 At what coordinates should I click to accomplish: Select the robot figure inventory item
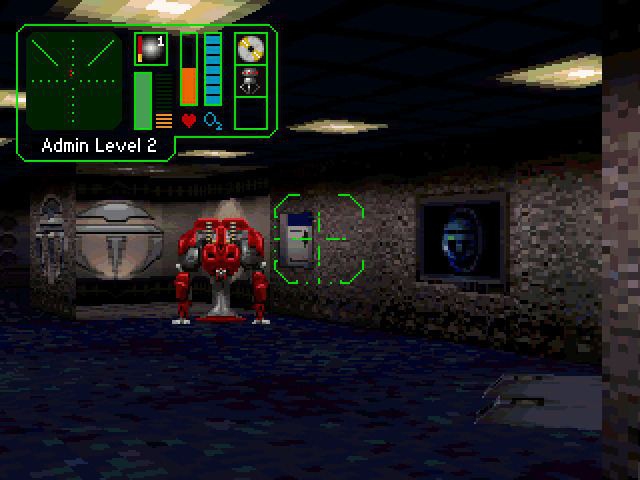250,81
